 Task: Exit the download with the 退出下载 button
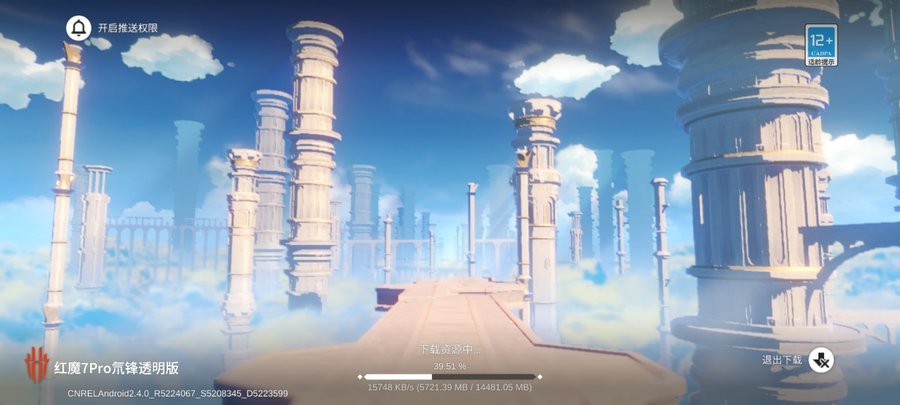click(x=822, y=360)
